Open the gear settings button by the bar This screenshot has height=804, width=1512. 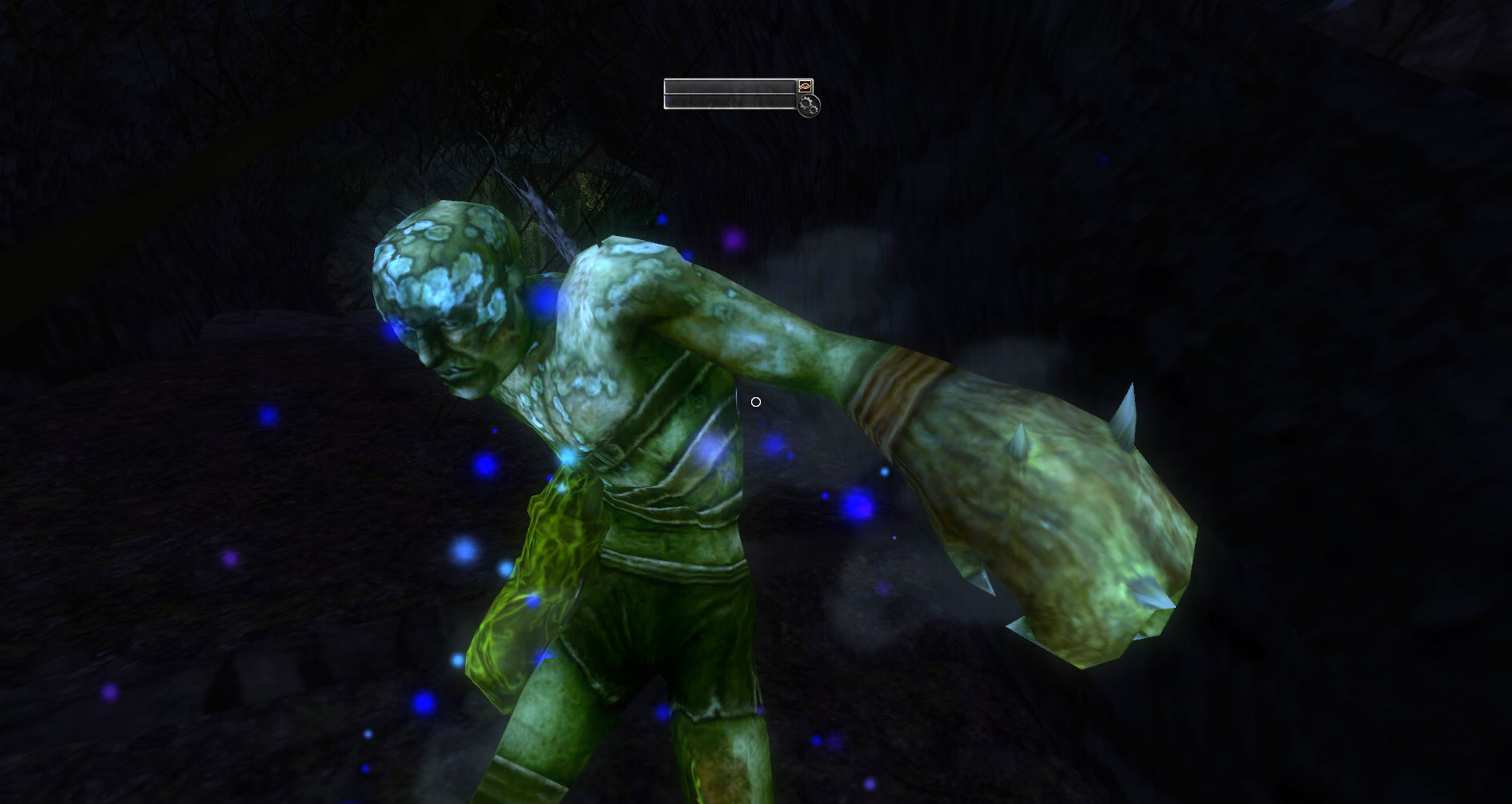[808, 105]
